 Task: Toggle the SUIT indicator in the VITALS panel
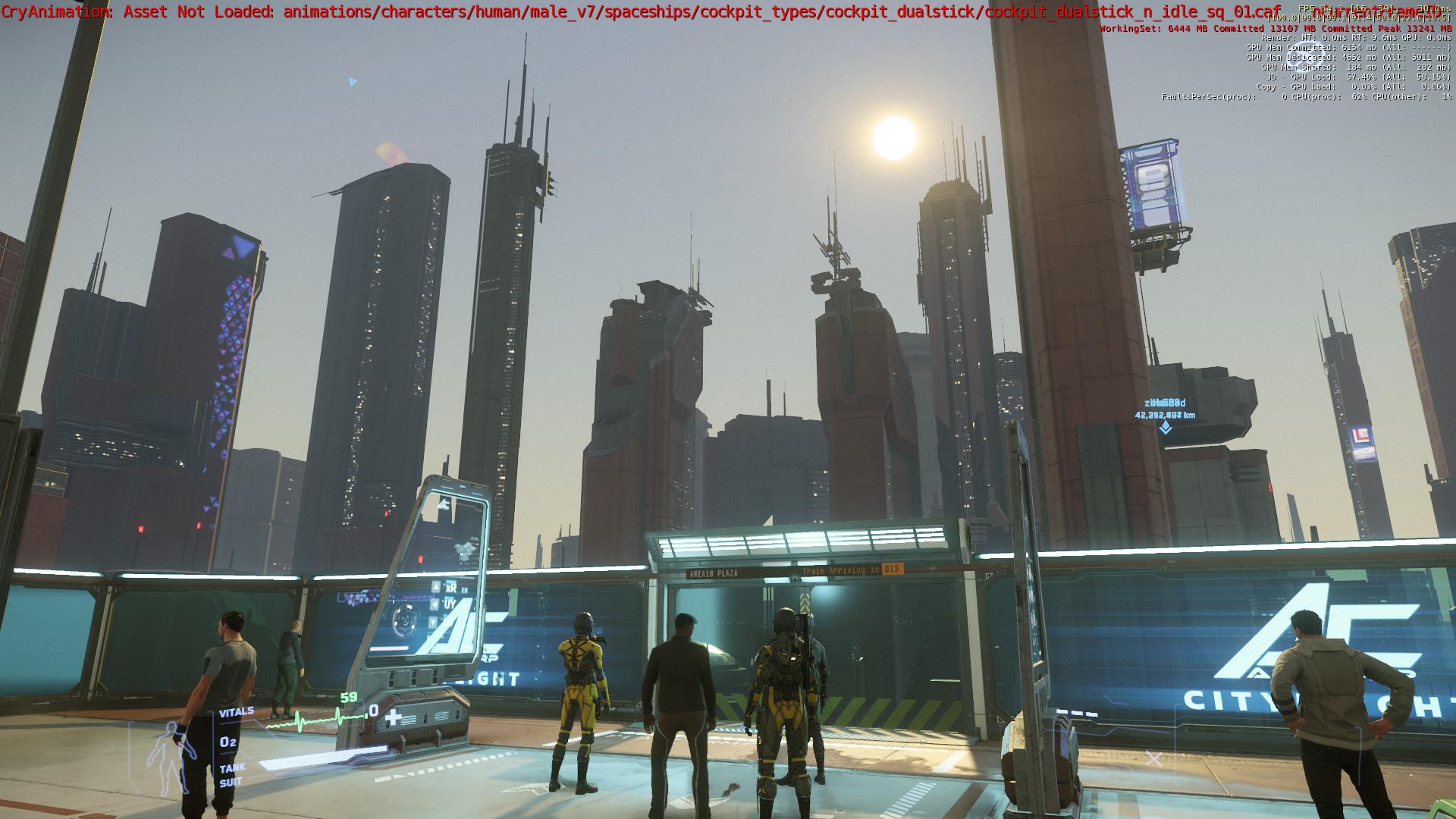pyautogui.click(x=231, y=781)
